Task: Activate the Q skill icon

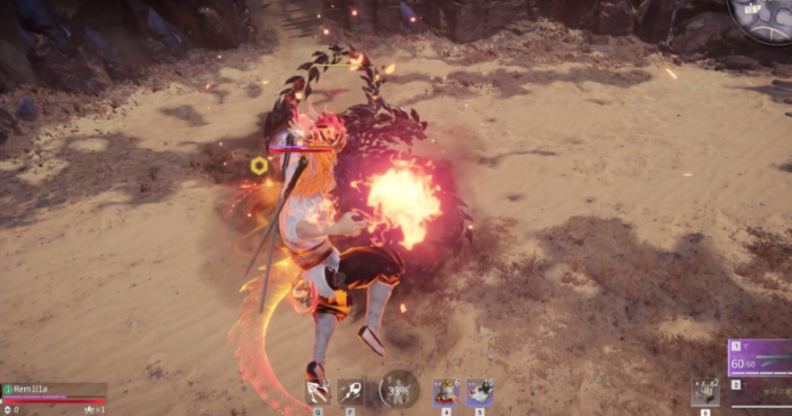Action: click(318, 392)
